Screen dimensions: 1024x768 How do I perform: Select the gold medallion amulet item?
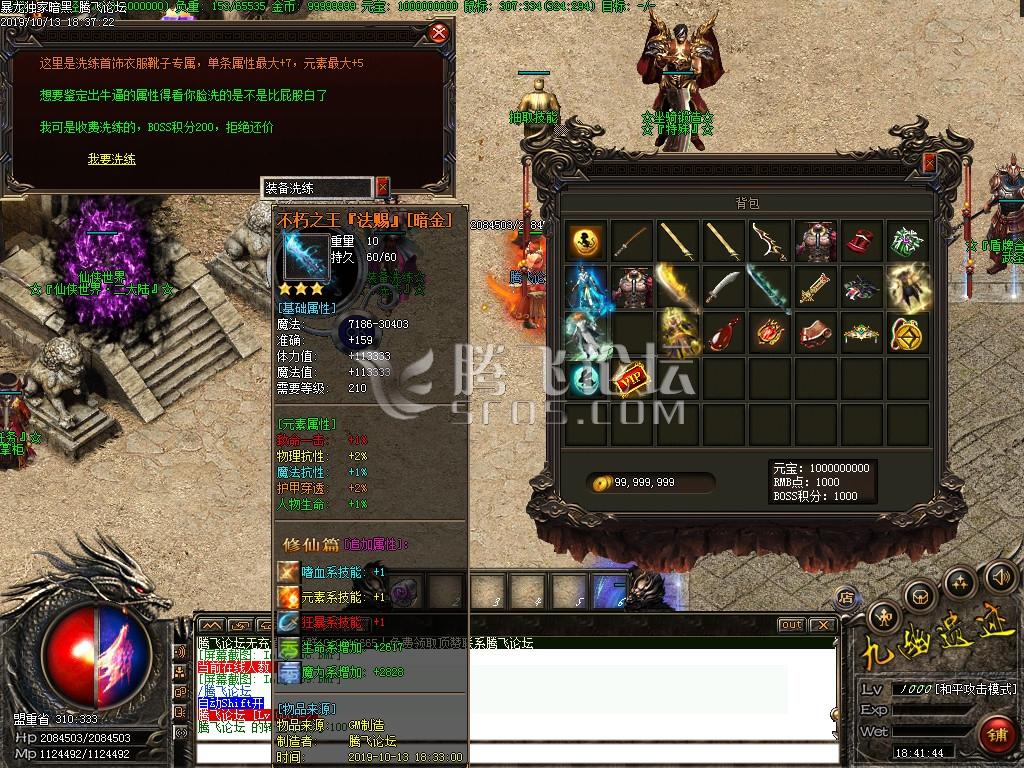(907, 333)
